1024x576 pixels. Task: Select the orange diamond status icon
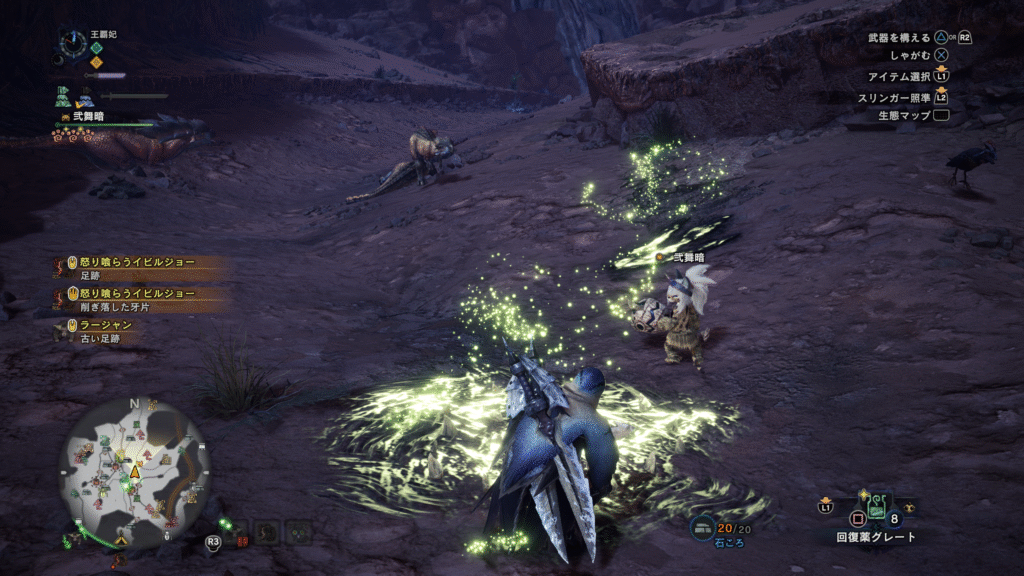point(97,62)
